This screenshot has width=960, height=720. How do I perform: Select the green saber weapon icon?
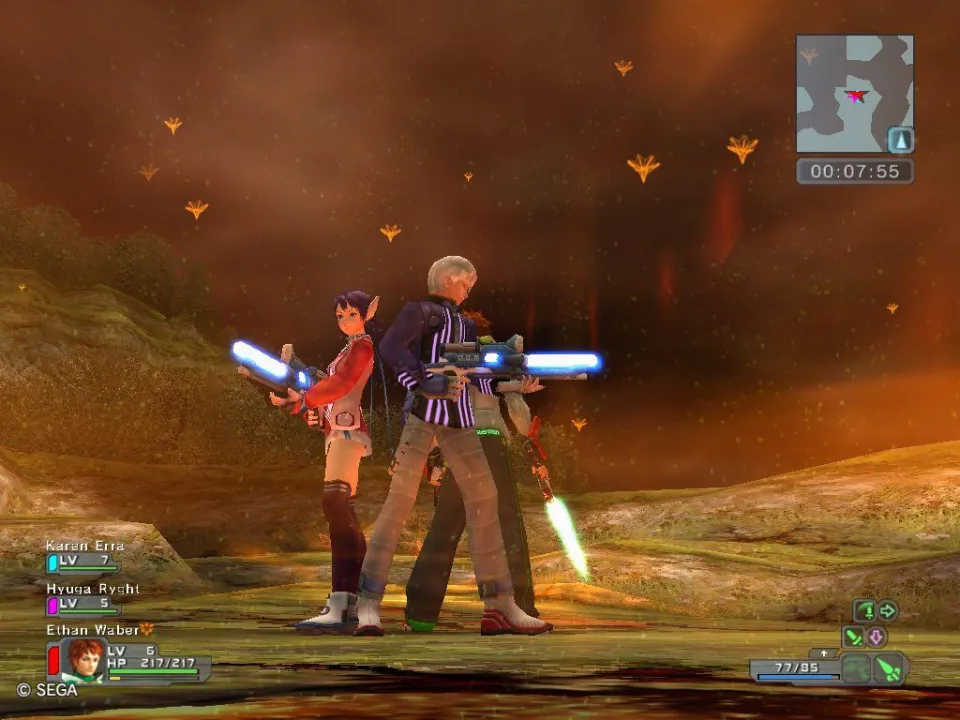pyautogui.click(x=853, y=636)
